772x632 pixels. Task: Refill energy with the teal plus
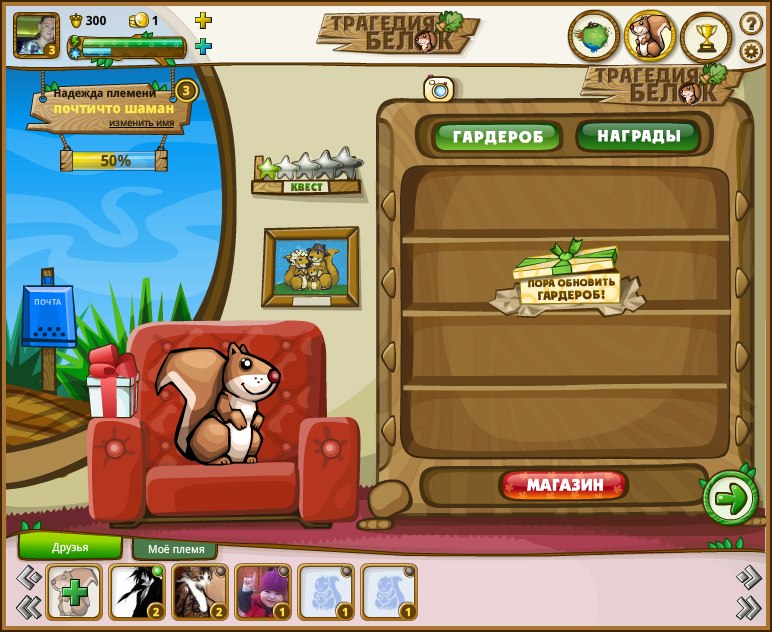[x=203, y=46]
